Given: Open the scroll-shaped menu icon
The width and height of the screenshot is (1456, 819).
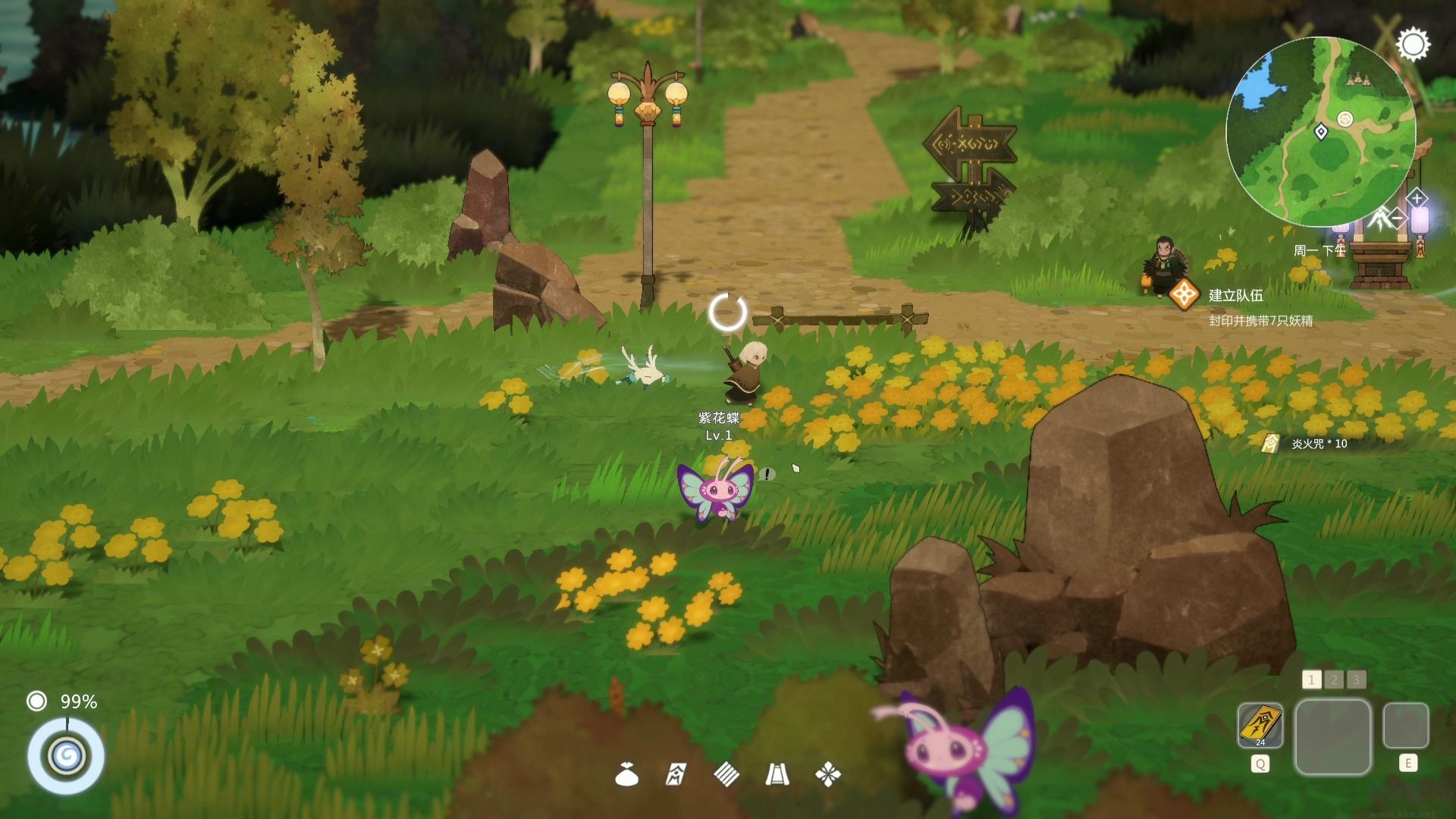Looking at the screenshot, I should point(777,775).
